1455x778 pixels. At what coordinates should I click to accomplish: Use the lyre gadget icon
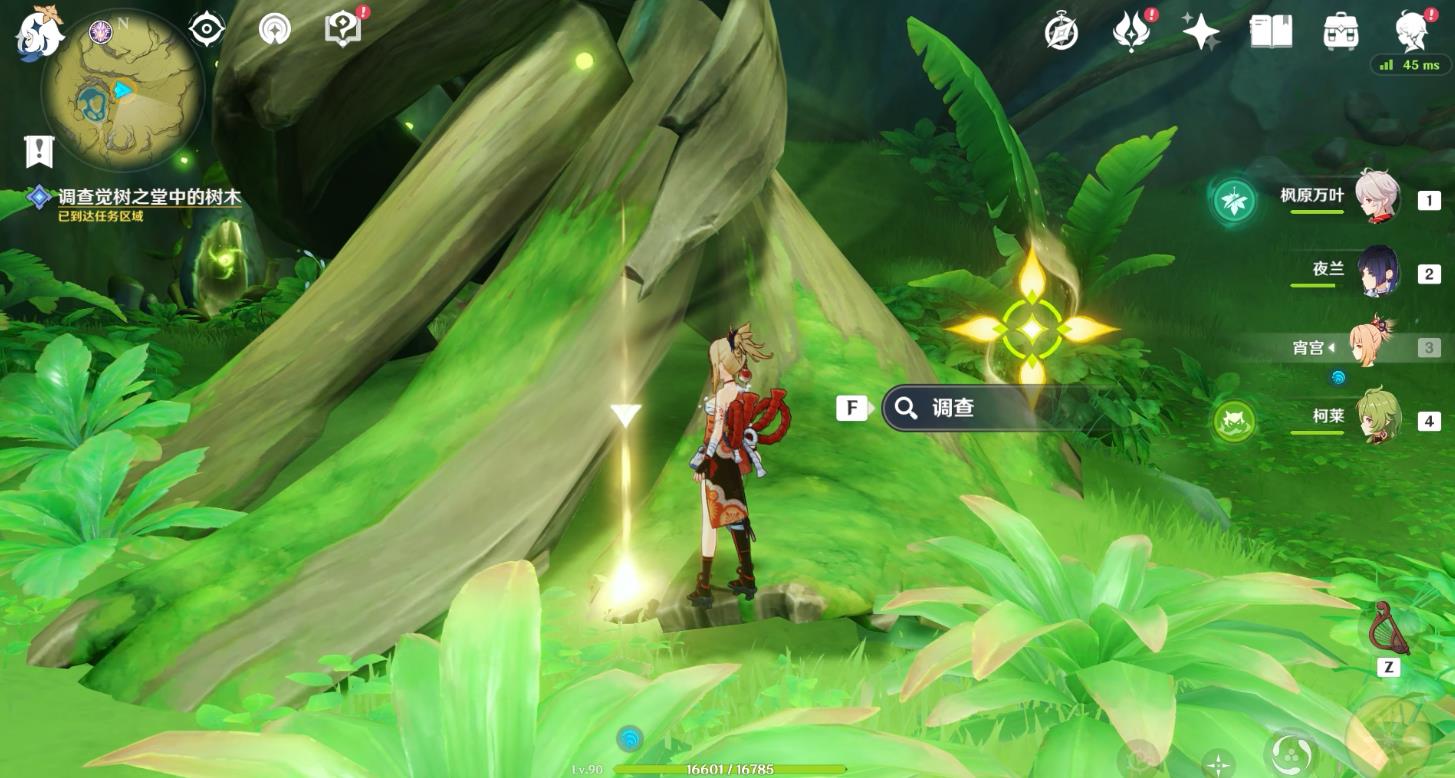pyautogui.click(x=1388, y=628)
